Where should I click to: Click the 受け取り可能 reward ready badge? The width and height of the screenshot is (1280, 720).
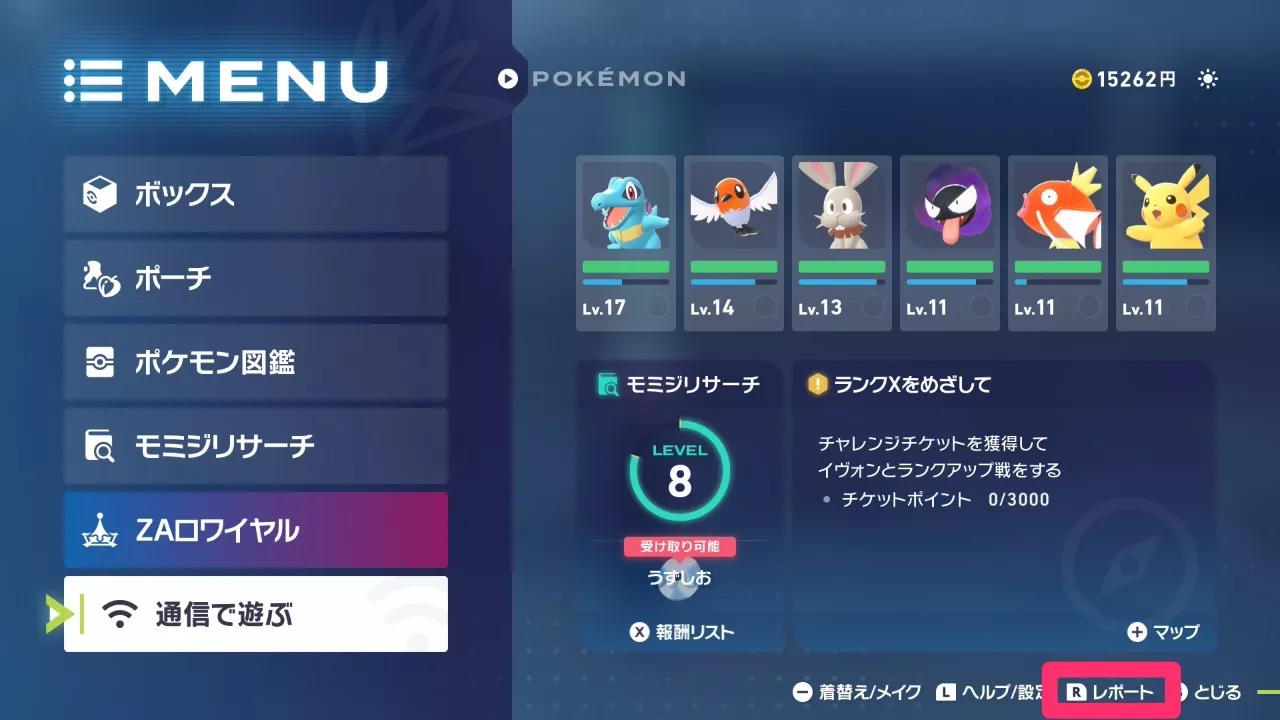pos(680,546)
